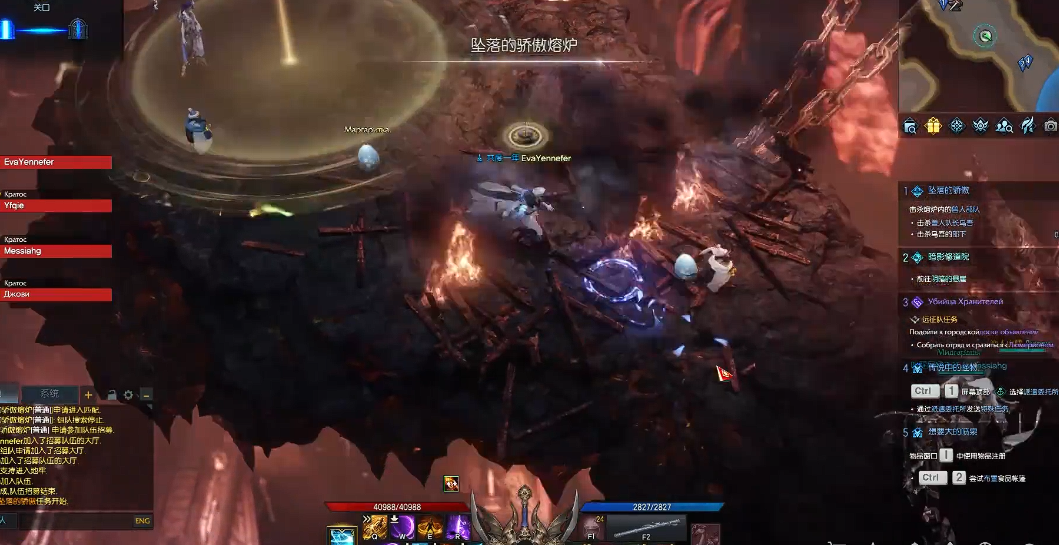Minimize the chat window
1059x545 pixels.
point(146,395)
